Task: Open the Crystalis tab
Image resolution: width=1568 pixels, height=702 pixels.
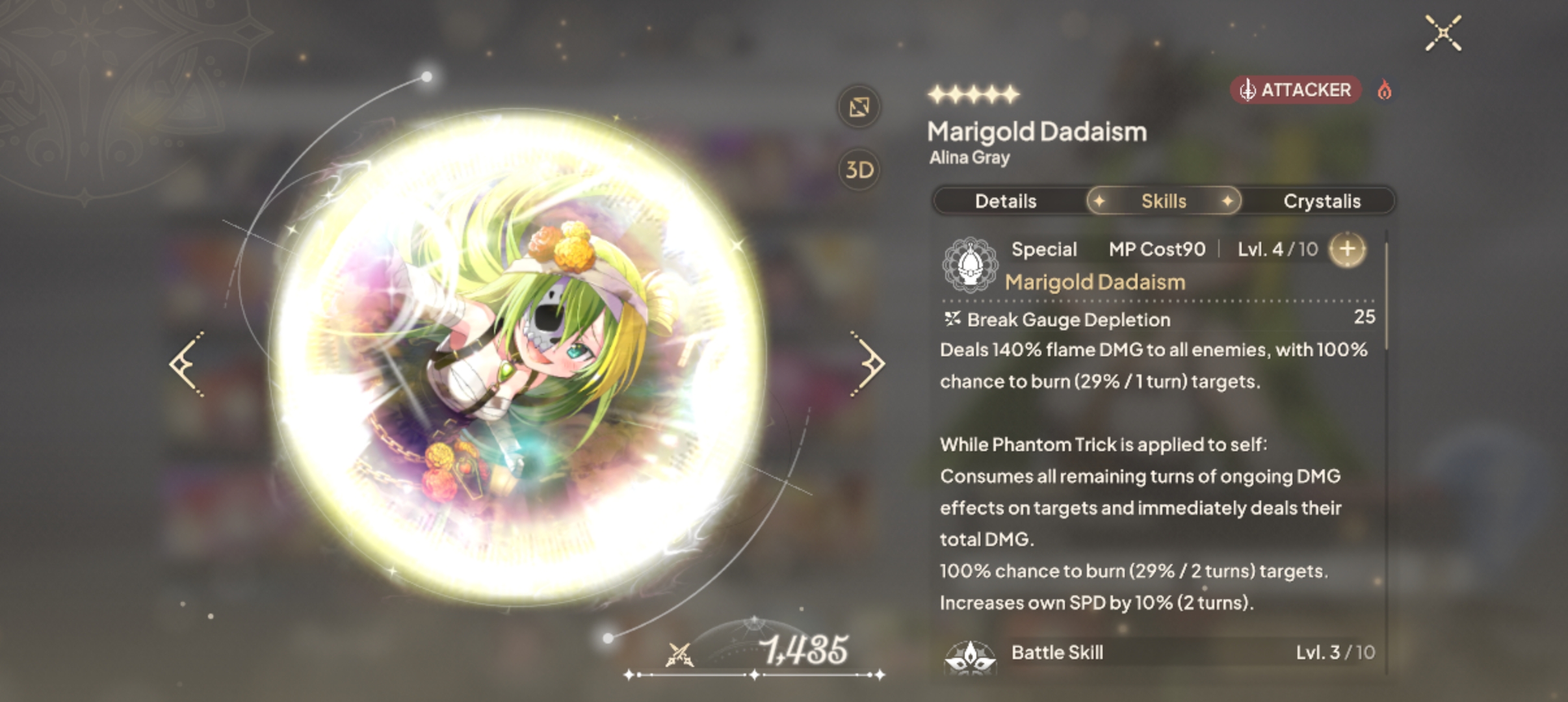Action: coord(1322,201)
